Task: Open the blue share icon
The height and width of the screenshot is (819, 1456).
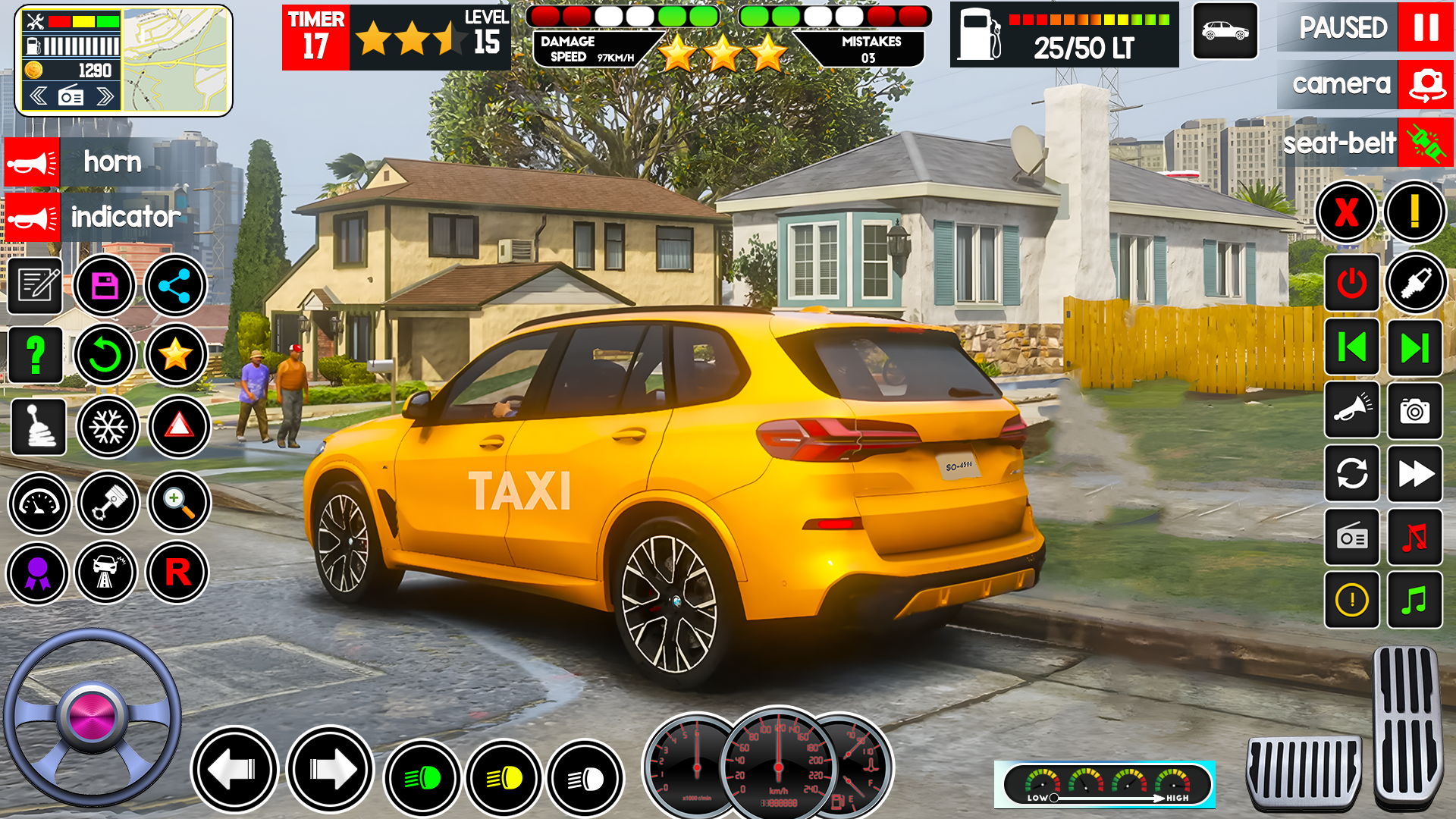Action: point(175,286)
